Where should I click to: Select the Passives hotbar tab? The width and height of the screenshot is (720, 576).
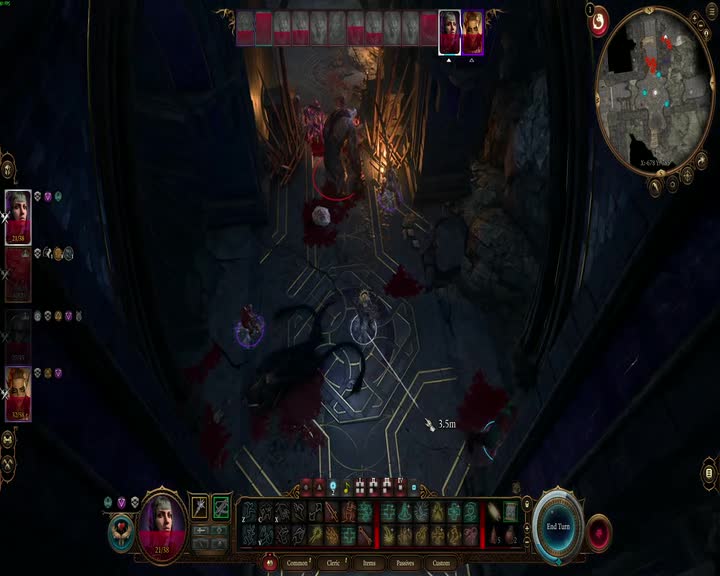[x=404, y=563]
